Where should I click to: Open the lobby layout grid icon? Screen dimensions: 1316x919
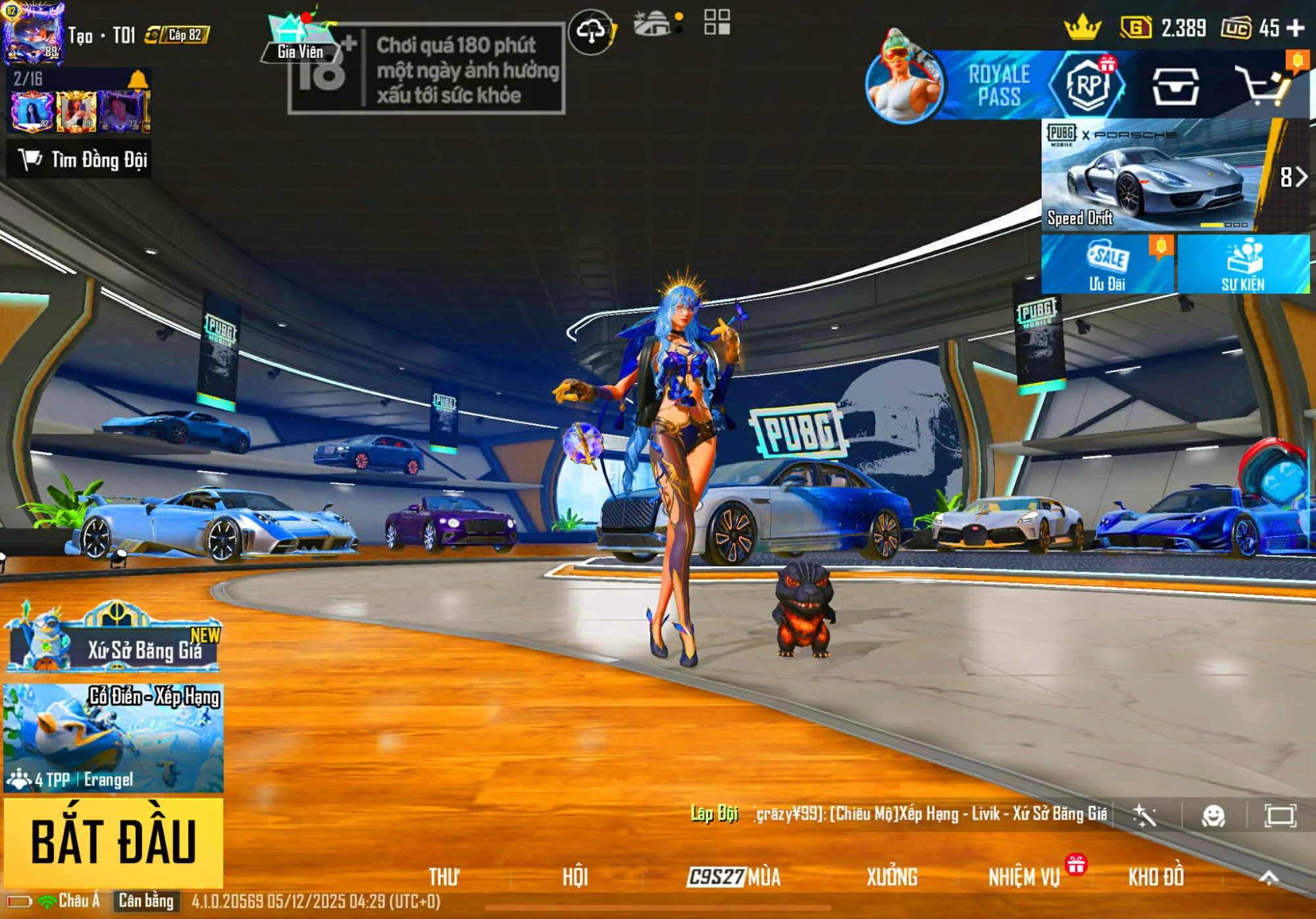point(717,23)
